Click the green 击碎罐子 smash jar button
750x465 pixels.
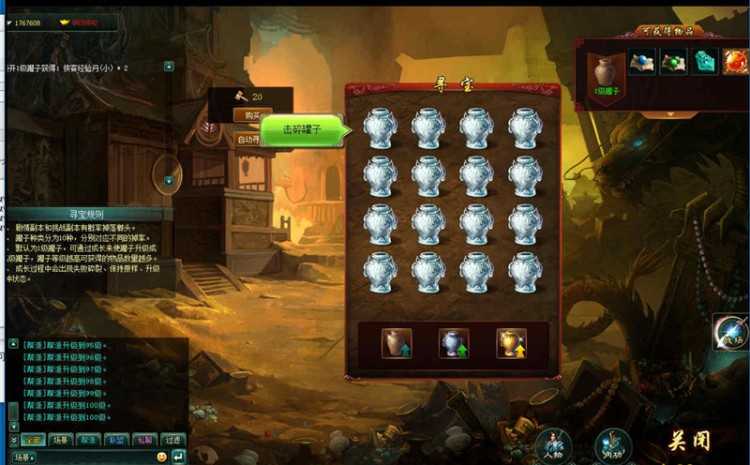(302, 130)
